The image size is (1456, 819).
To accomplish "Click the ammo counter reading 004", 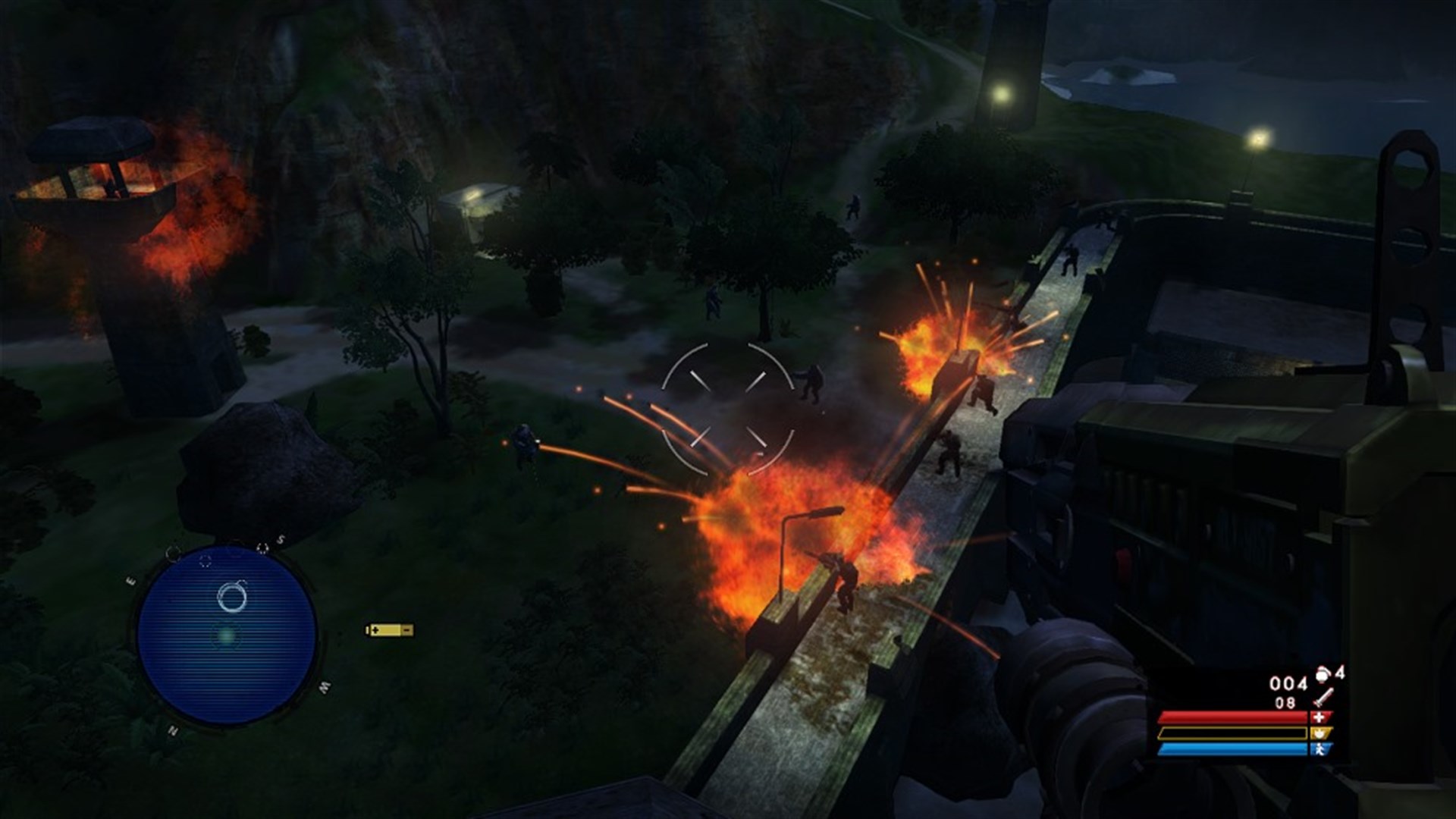I will 1287,682.
